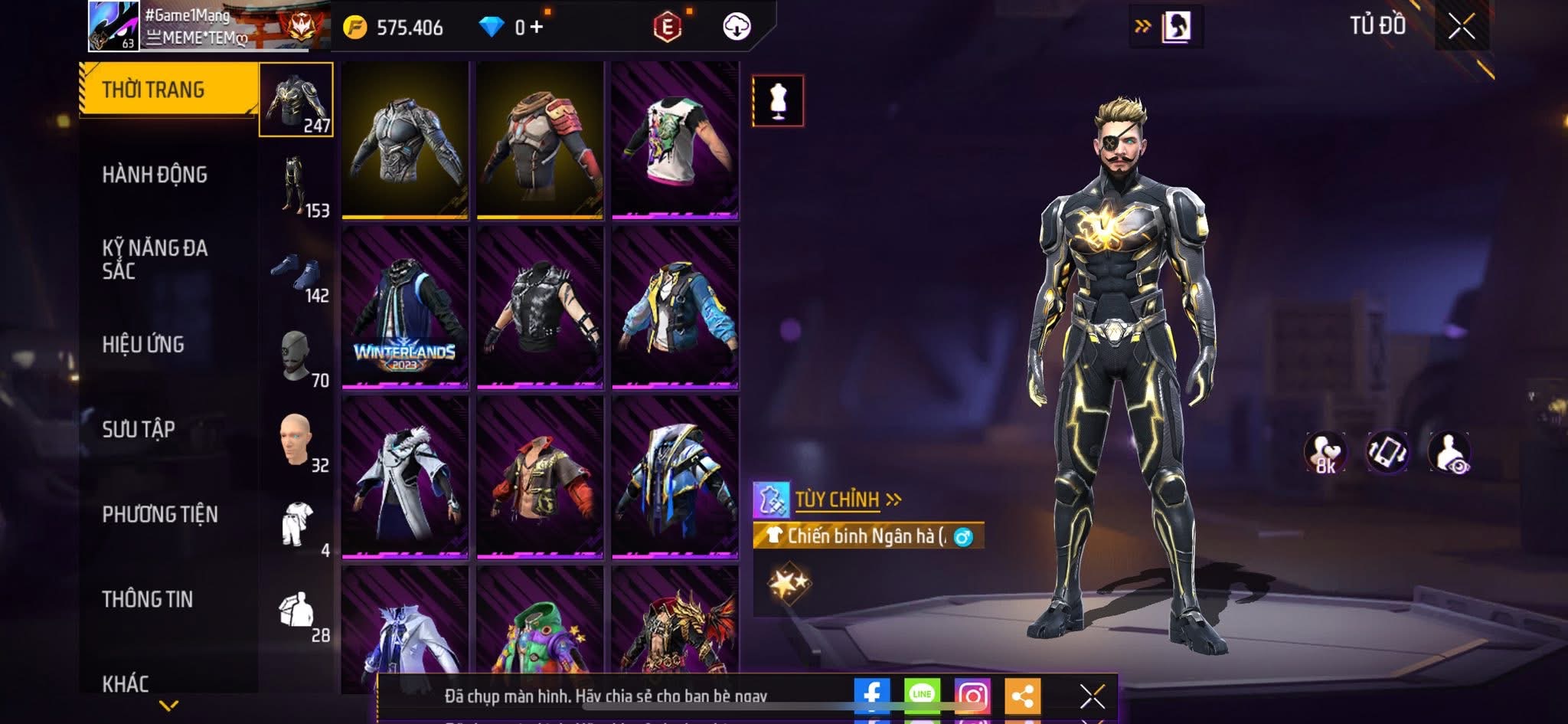Viewport: 1568px width, 724px height.
Task: Share the screenshot to Instagram
Action: tap(972, 695)
